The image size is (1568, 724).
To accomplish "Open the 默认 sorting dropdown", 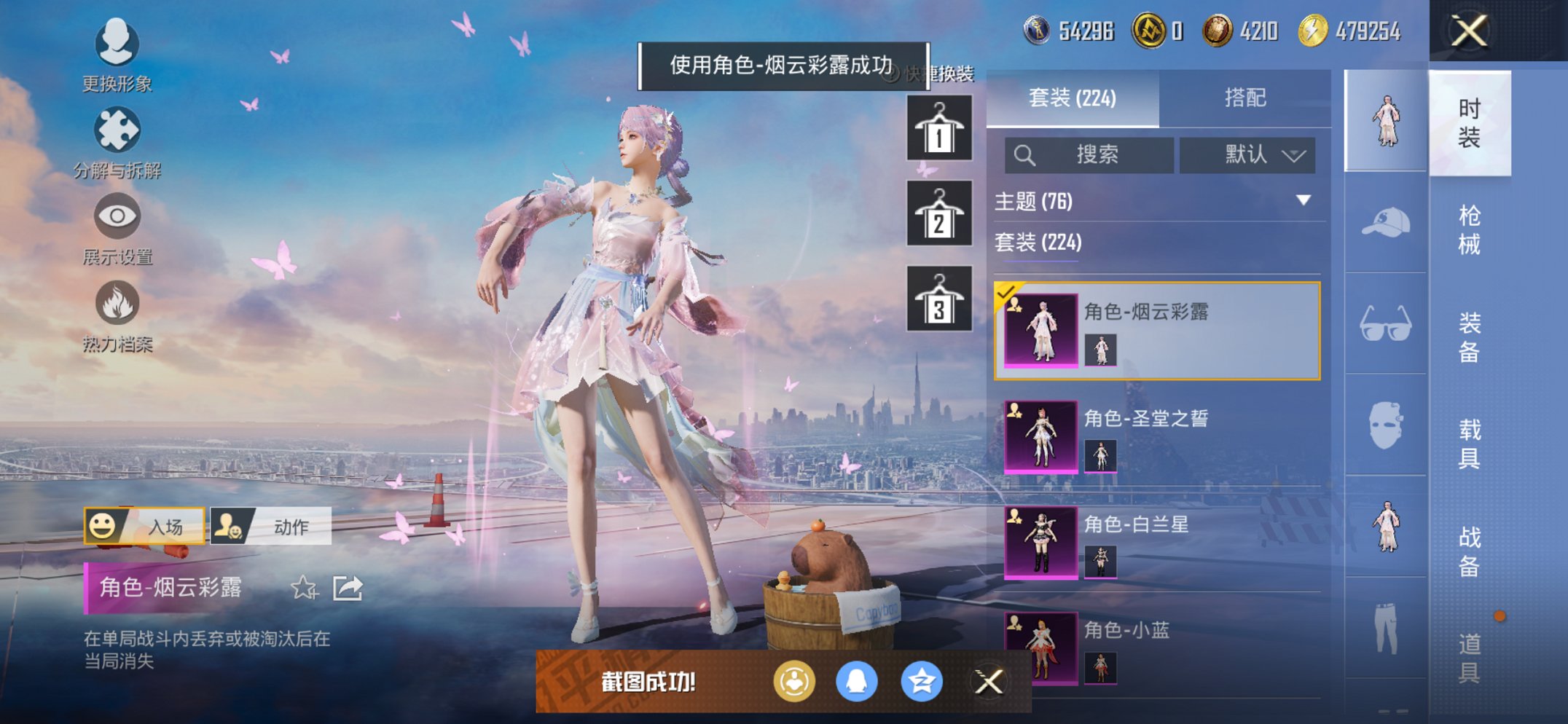I will (x=1247, y=155).
